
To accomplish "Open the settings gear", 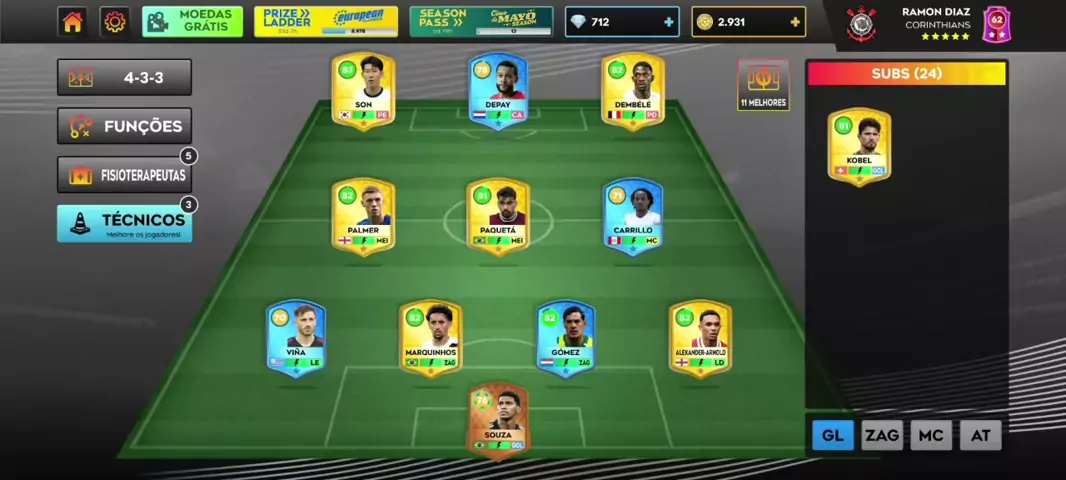I will pyautogui.click(x=115, y=22).
